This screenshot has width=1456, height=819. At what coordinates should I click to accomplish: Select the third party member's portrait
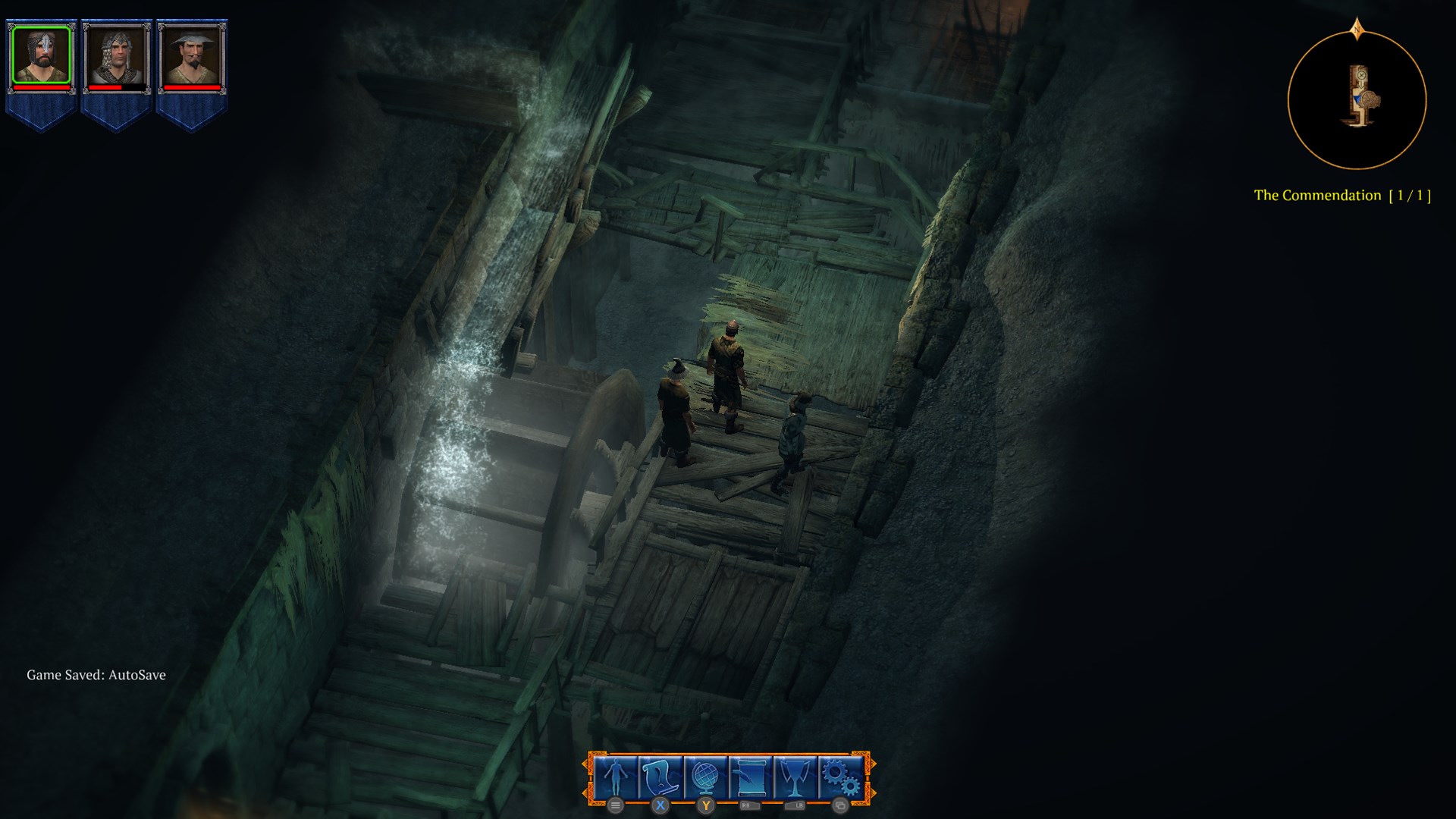(x=190, y=53)
